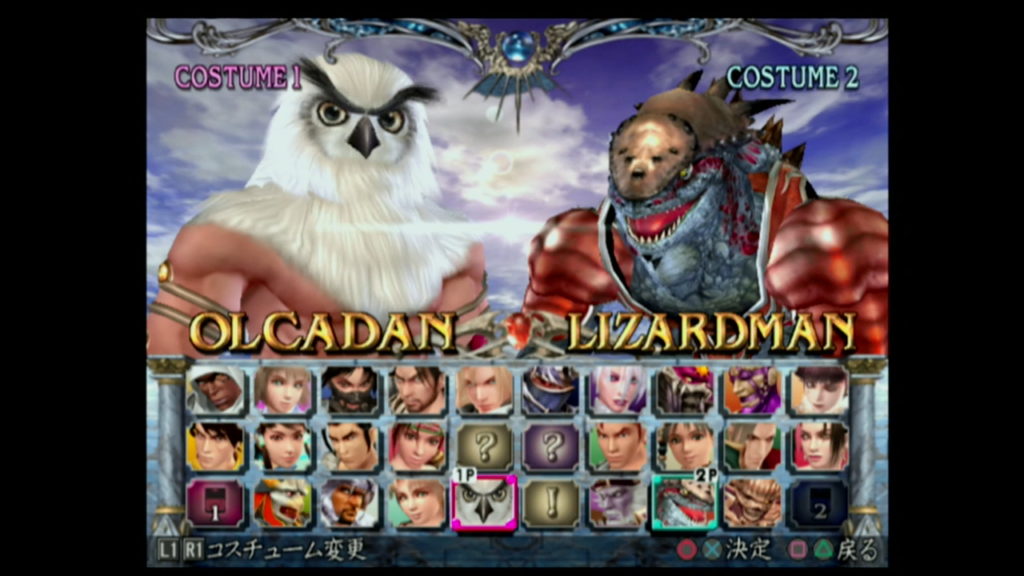The image size is (1024, 576).
Task: Select the white-bearded Cervantes portrait
Action: tap(350, 503)
